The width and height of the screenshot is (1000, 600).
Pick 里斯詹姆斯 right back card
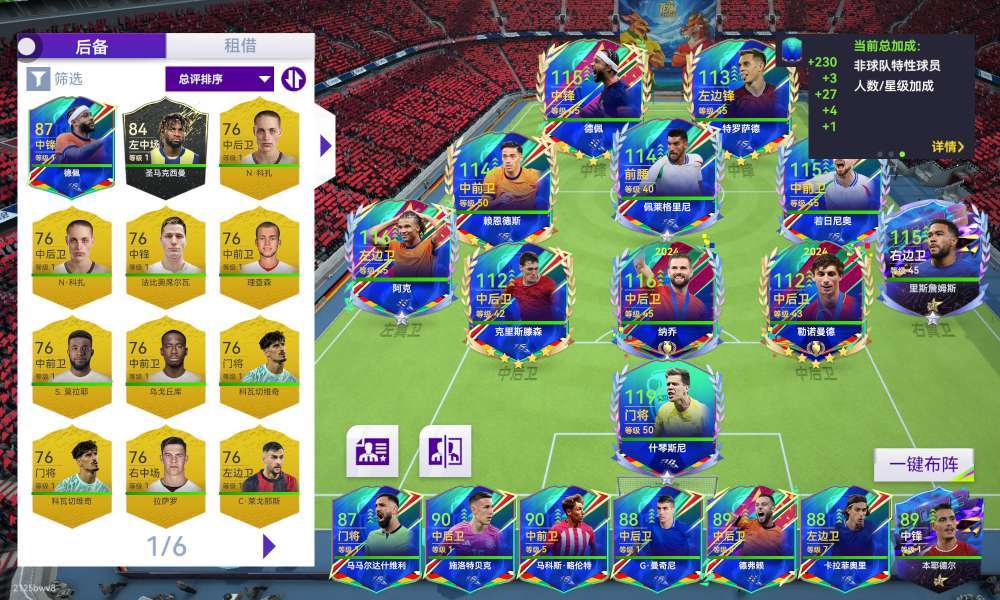(x=932, y=260)
